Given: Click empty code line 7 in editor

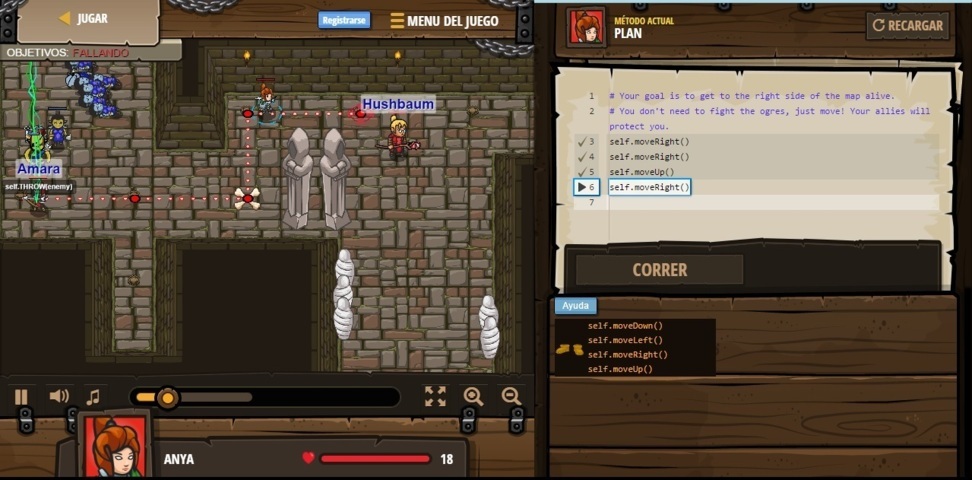Looking at the screenshot, I should [770, 203].
